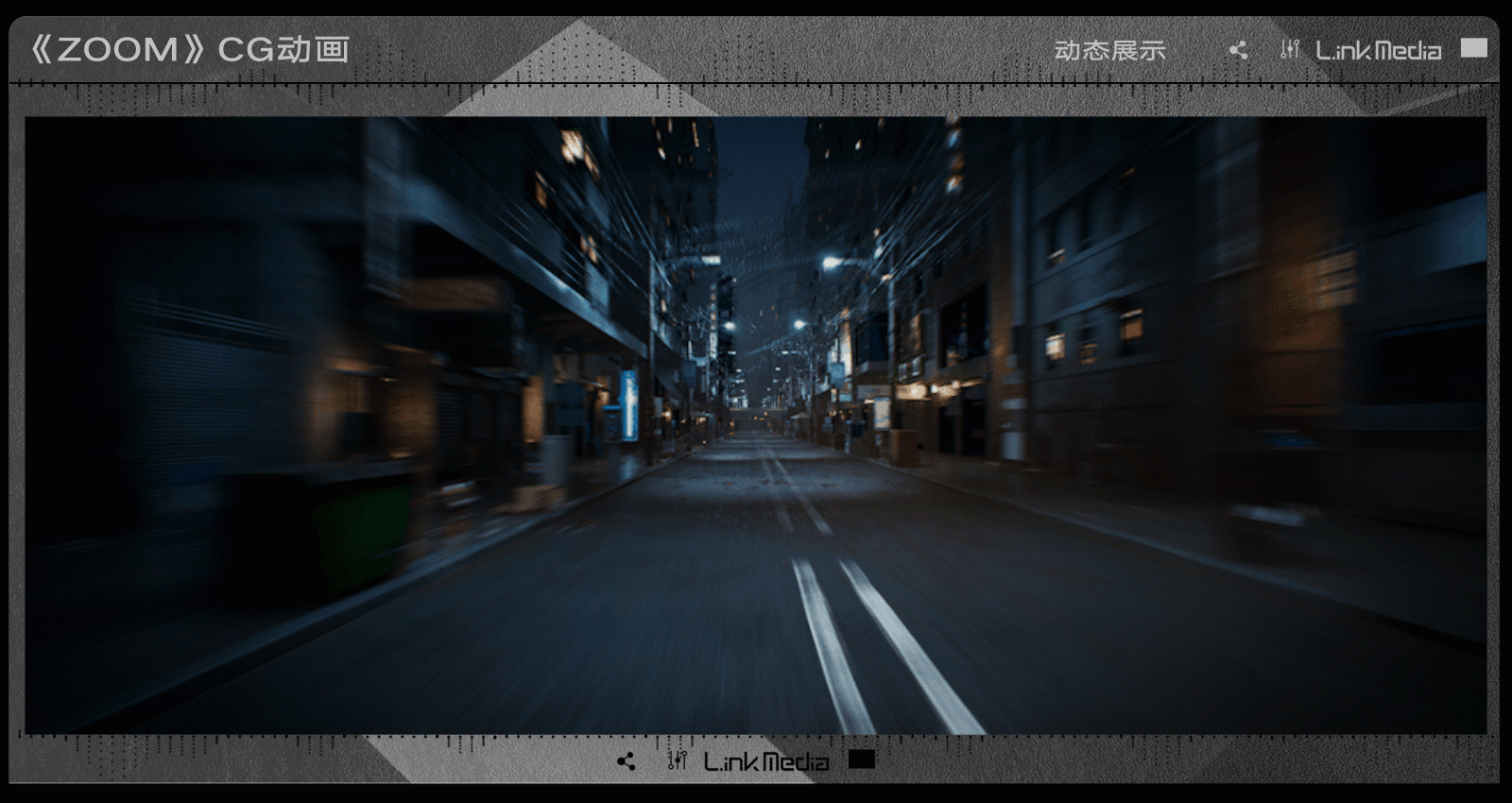Click the Link Media link in the header
This screenshot has width=1512, height=803.
coord(1375,48)
